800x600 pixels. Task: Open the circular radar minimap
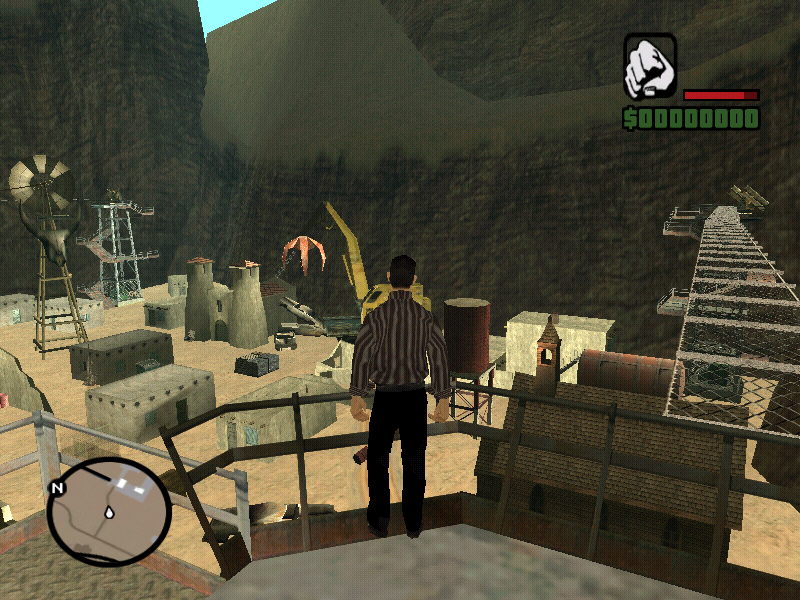(108, 511)
